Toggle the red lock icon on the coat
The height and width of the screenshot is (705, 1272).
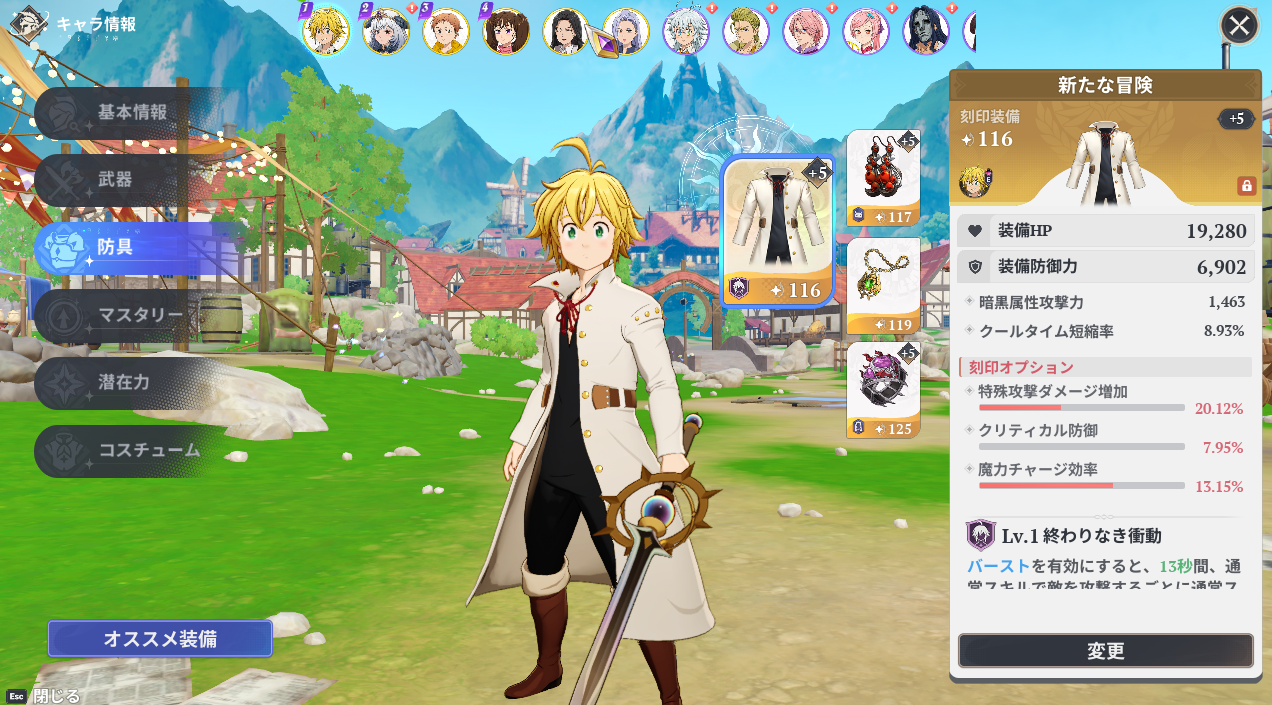(1246, 186)
